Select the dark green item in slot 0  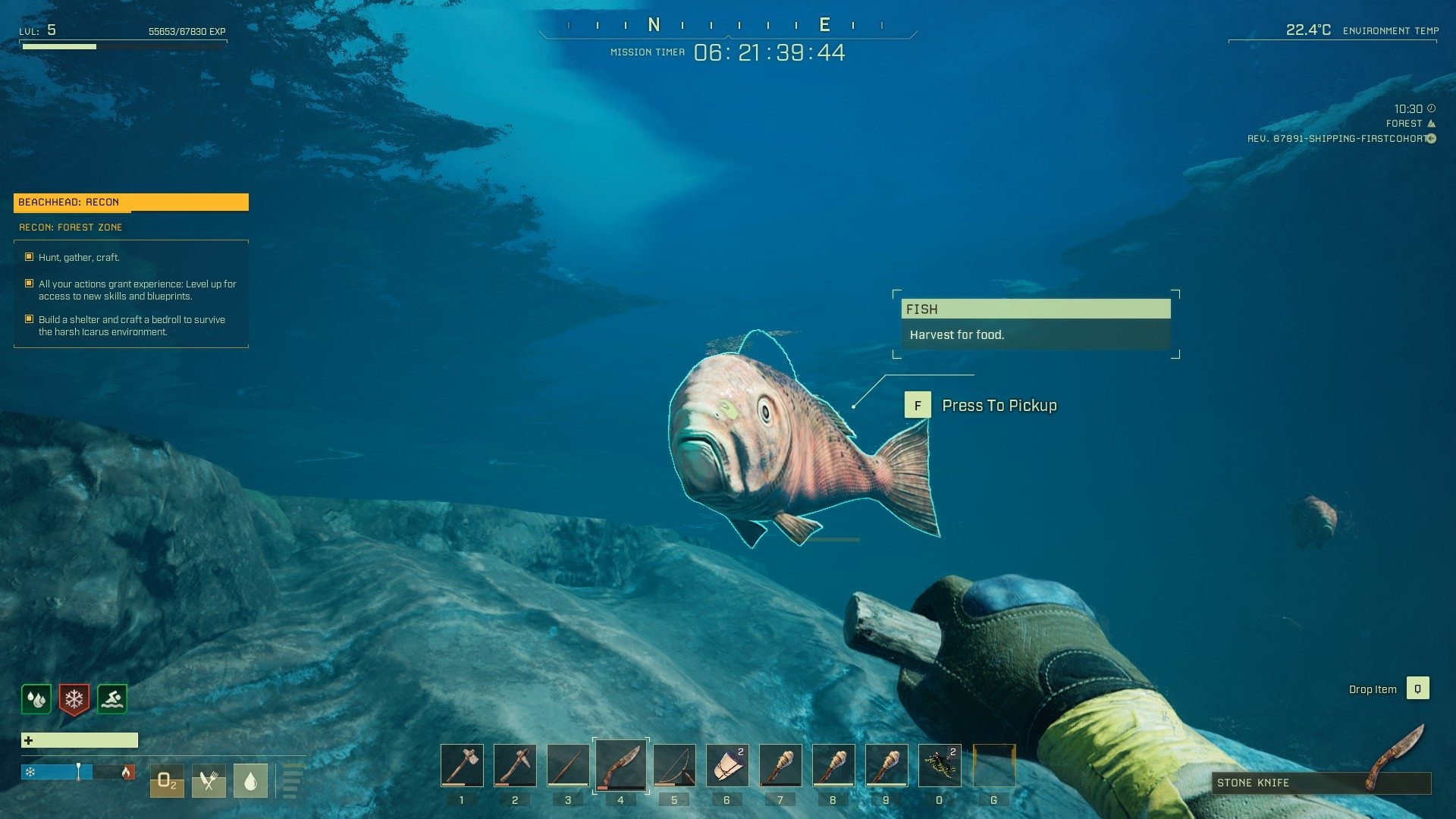click(940, 765)
